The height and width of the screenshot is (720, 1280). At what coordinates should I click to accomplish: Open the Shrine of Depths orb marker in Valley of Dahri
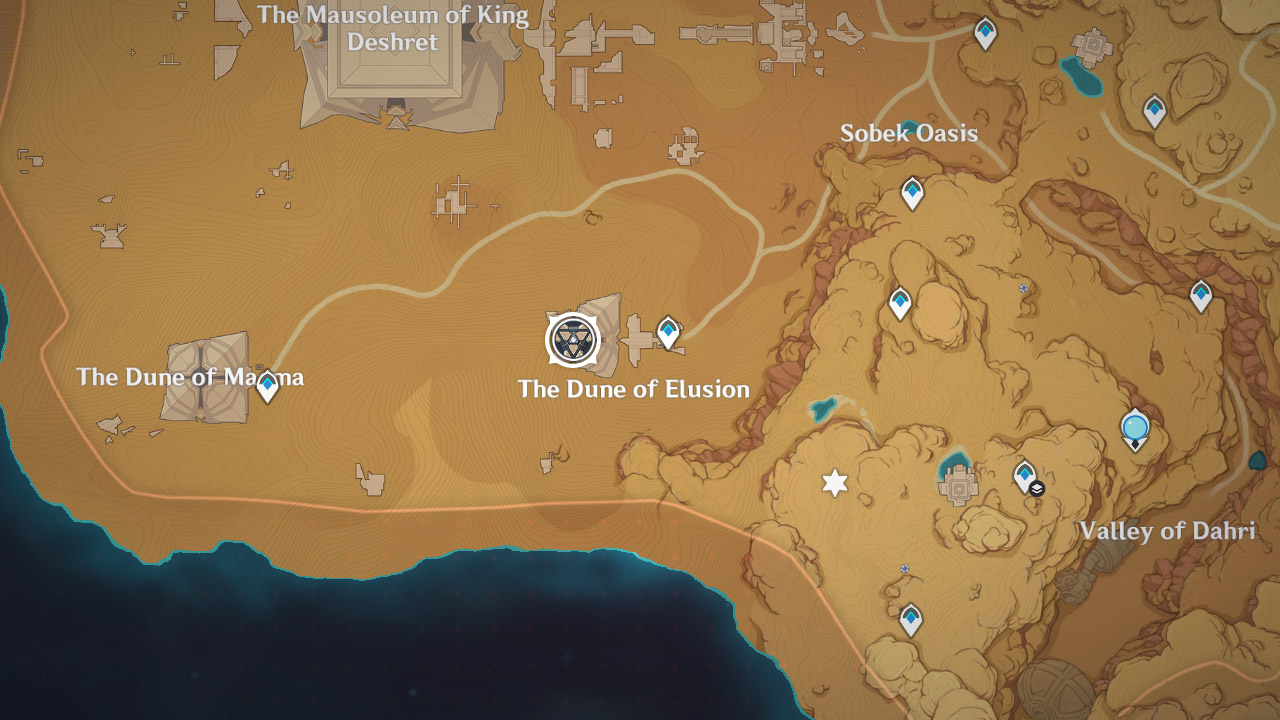tap(1134, 425)
